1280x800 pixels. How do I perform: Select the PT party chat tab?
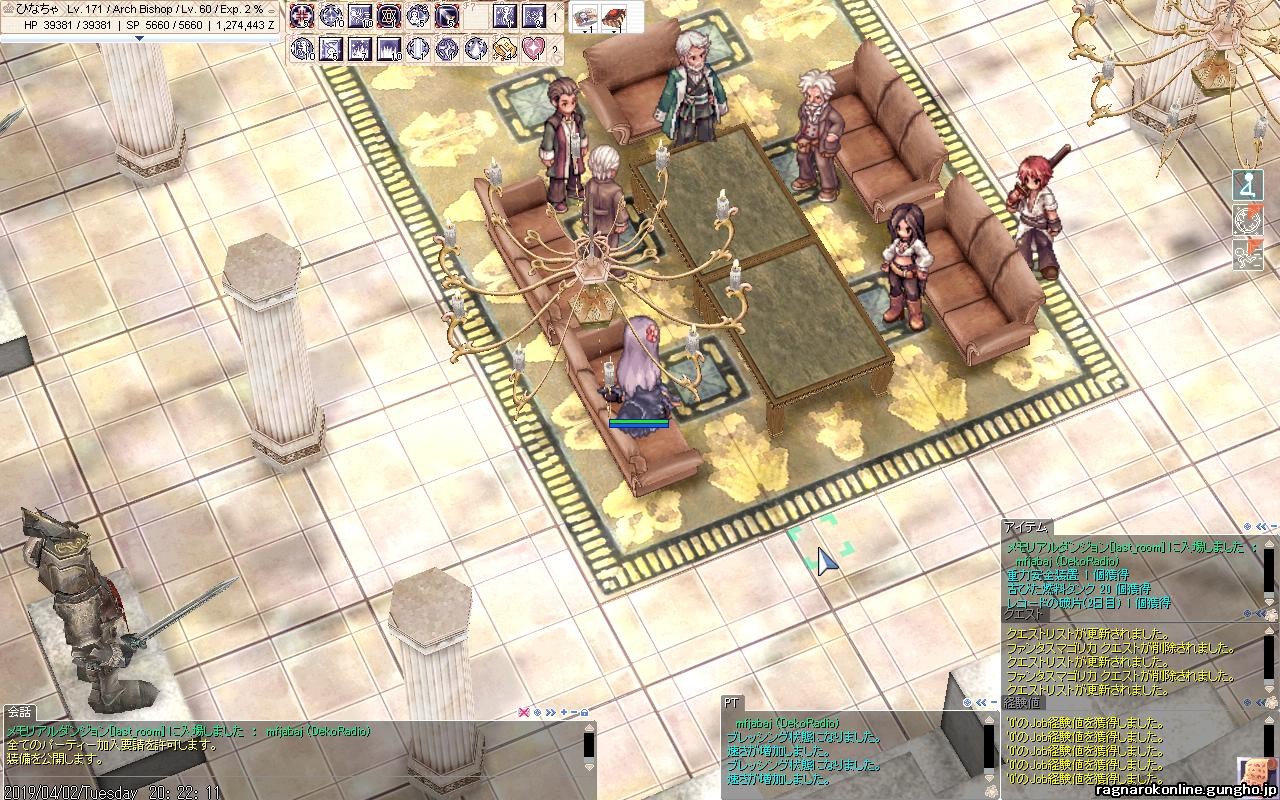[731, 703]
